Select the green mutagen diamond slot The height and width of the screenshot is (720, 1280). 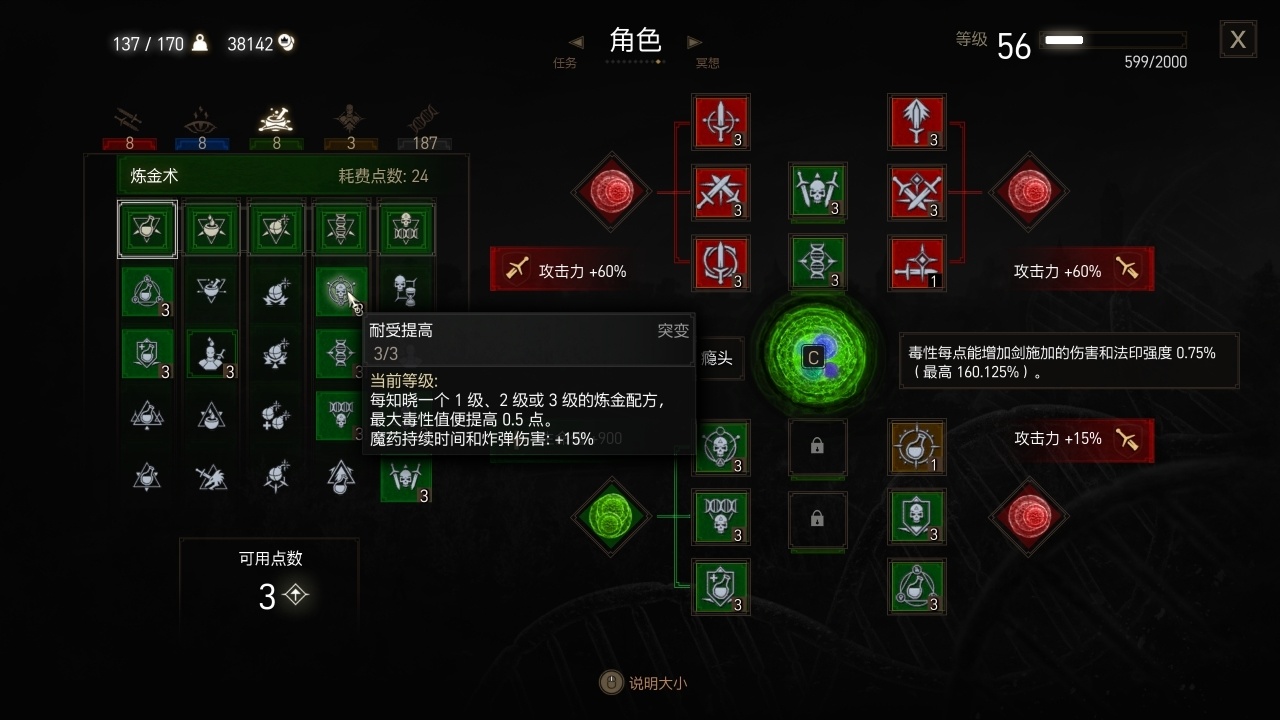(611, 517)
